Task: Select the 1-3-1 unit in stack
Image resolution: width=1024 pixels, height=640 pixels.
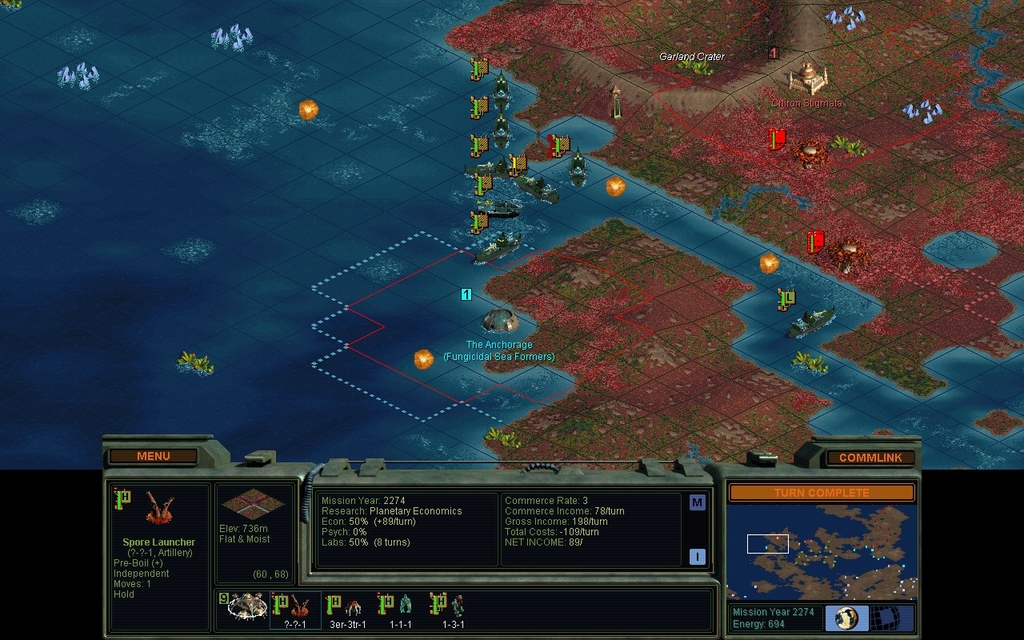Action: 453,606
